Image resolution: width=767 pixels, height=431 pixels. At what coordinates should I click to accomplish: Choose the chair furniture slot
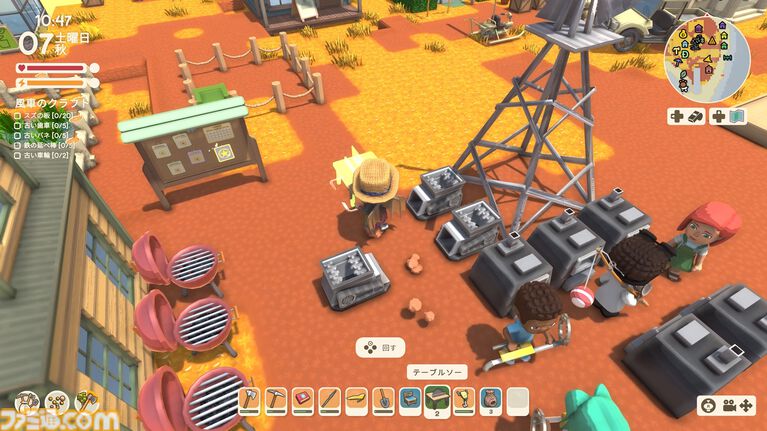[409, 400]
